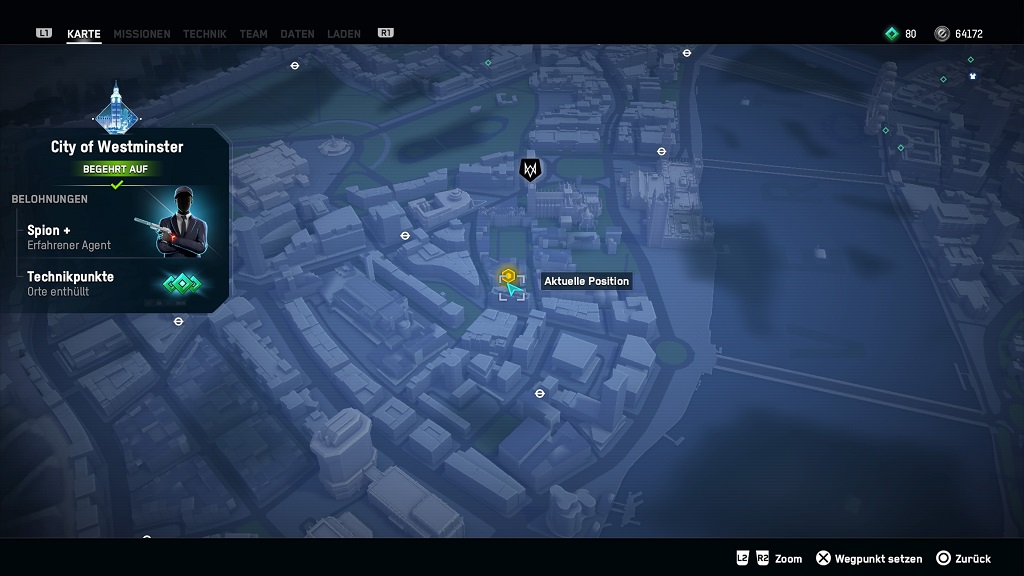Select the Karte tab
Viewport: 1024px width, 576px height.
tap(84, 34)
